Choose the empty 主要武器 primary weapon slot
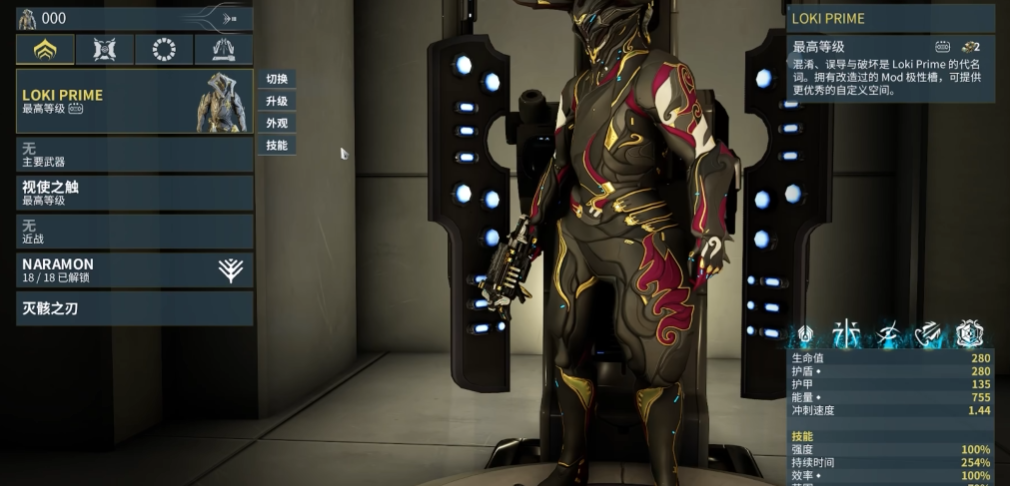 134,154
